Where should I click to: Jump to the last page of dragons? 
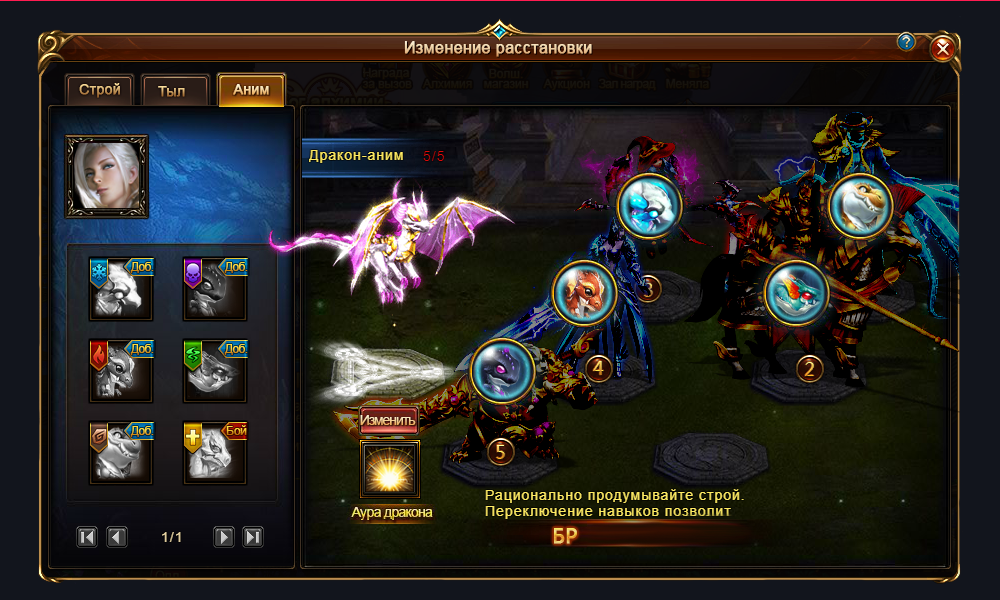pyautogui.click(x=253, y=537)
